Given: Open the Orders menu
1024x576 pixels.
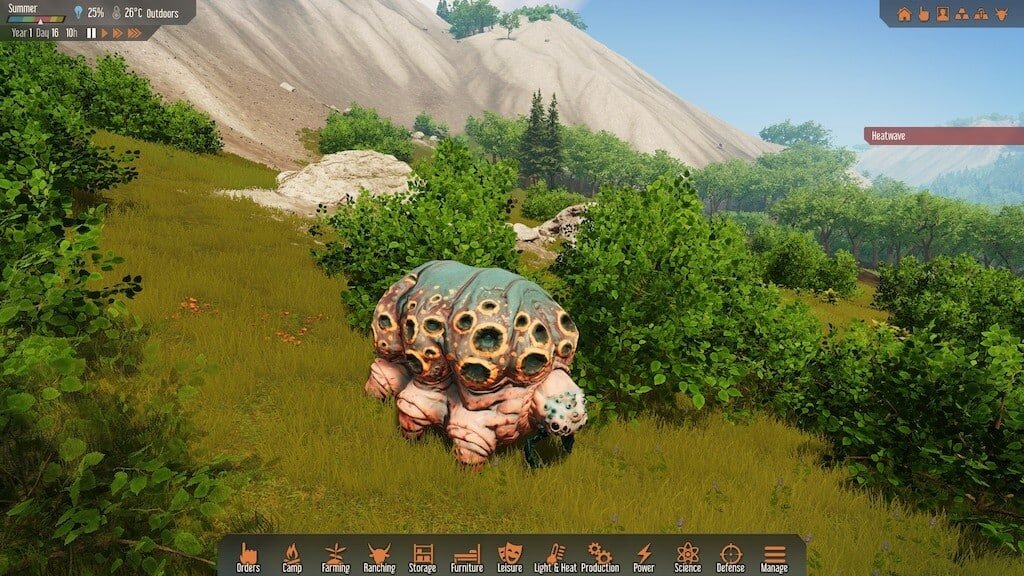Looking at the screenshot, I should (x=248, y=557).
